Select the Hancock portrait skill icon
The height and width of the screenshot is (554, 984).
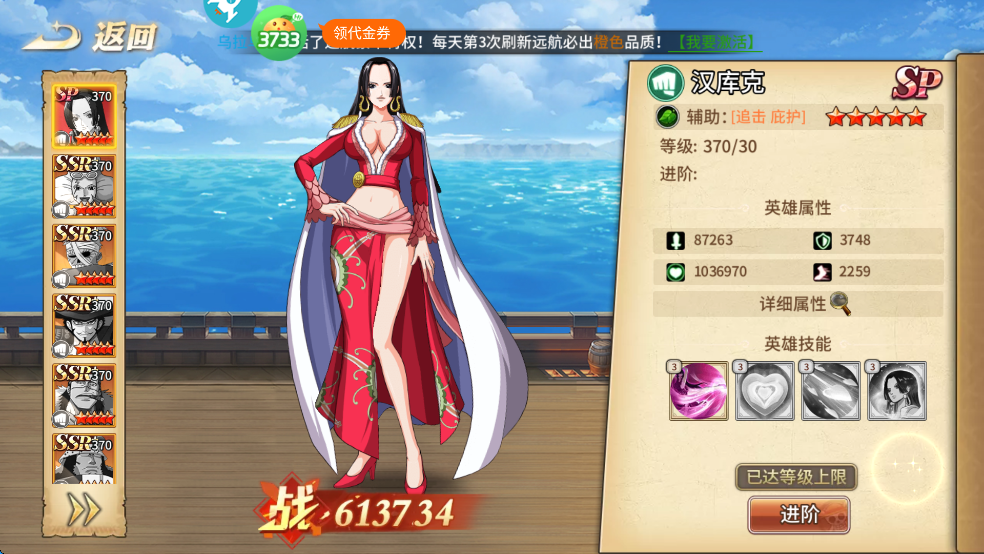tap(896, 391)
